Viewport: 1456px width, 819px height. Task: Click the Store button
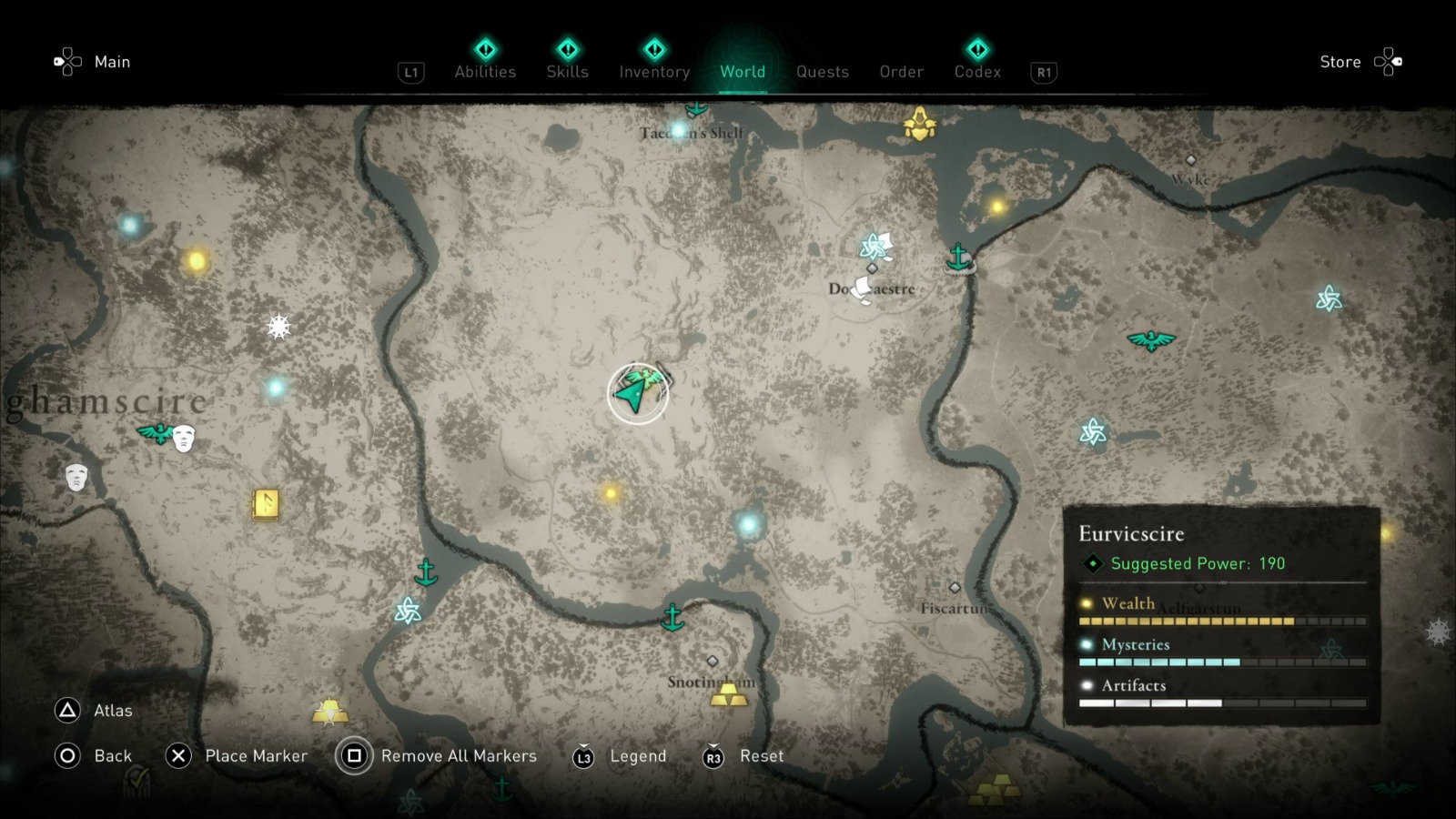[1340, 62]
